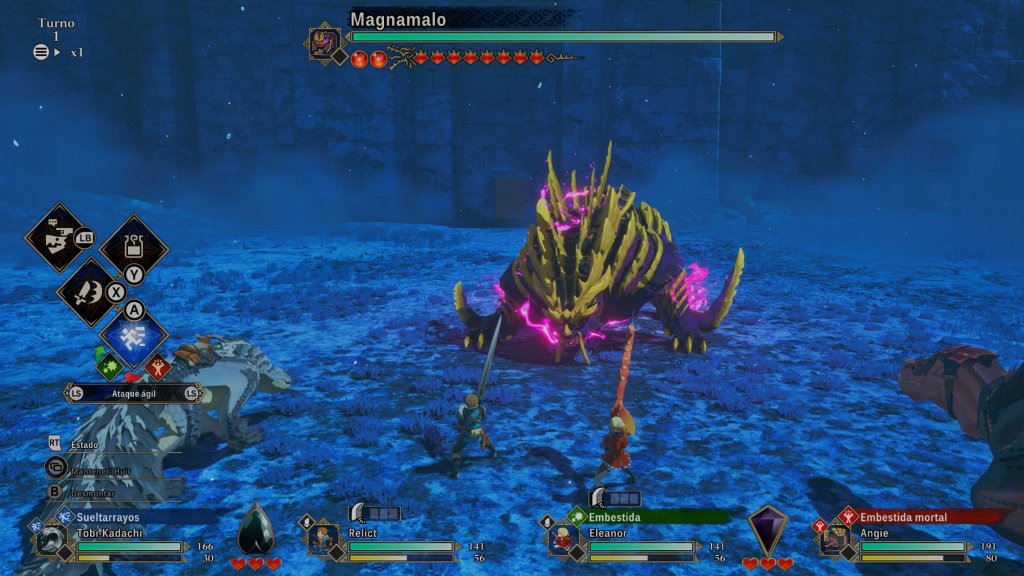Open the items pouch diamond command
This screenshot has width=1024, height=576.
click(133, 246)
